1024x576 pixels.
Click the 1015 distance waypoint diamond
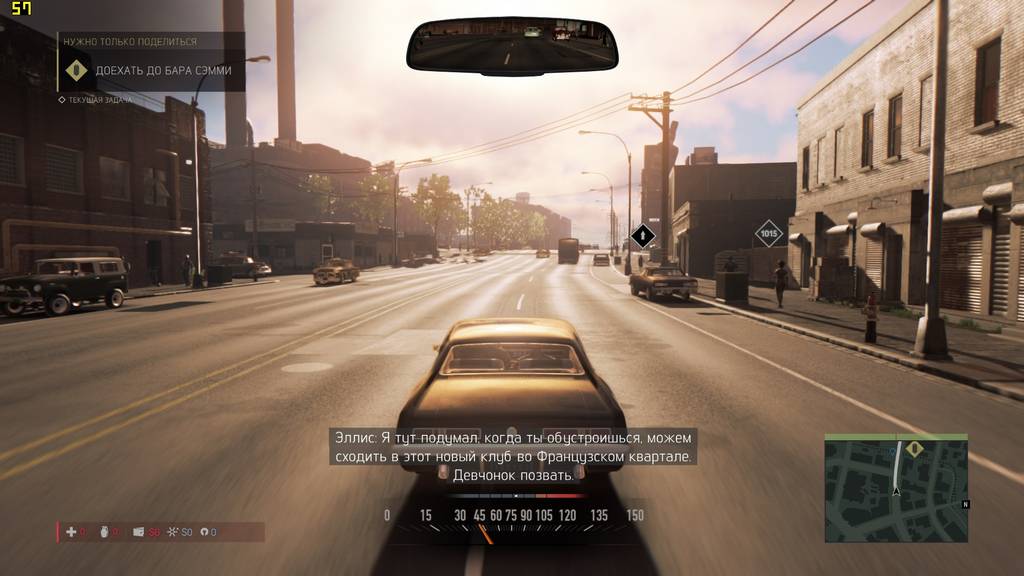tap(768, 234)
